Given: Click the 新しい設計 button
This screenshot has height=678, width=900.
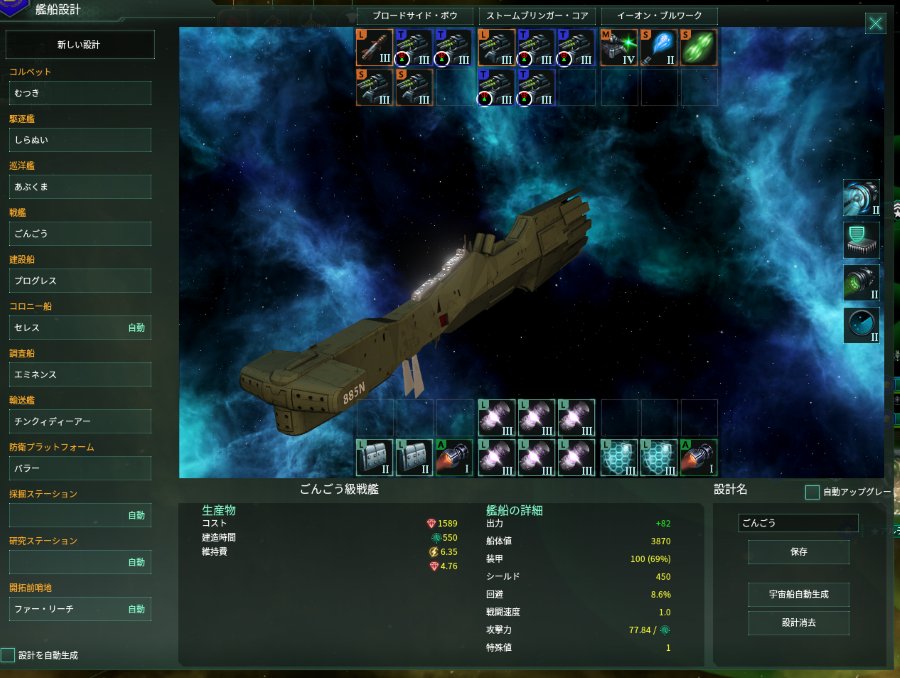Looking at the screenshot, I should tap(80, 45).
